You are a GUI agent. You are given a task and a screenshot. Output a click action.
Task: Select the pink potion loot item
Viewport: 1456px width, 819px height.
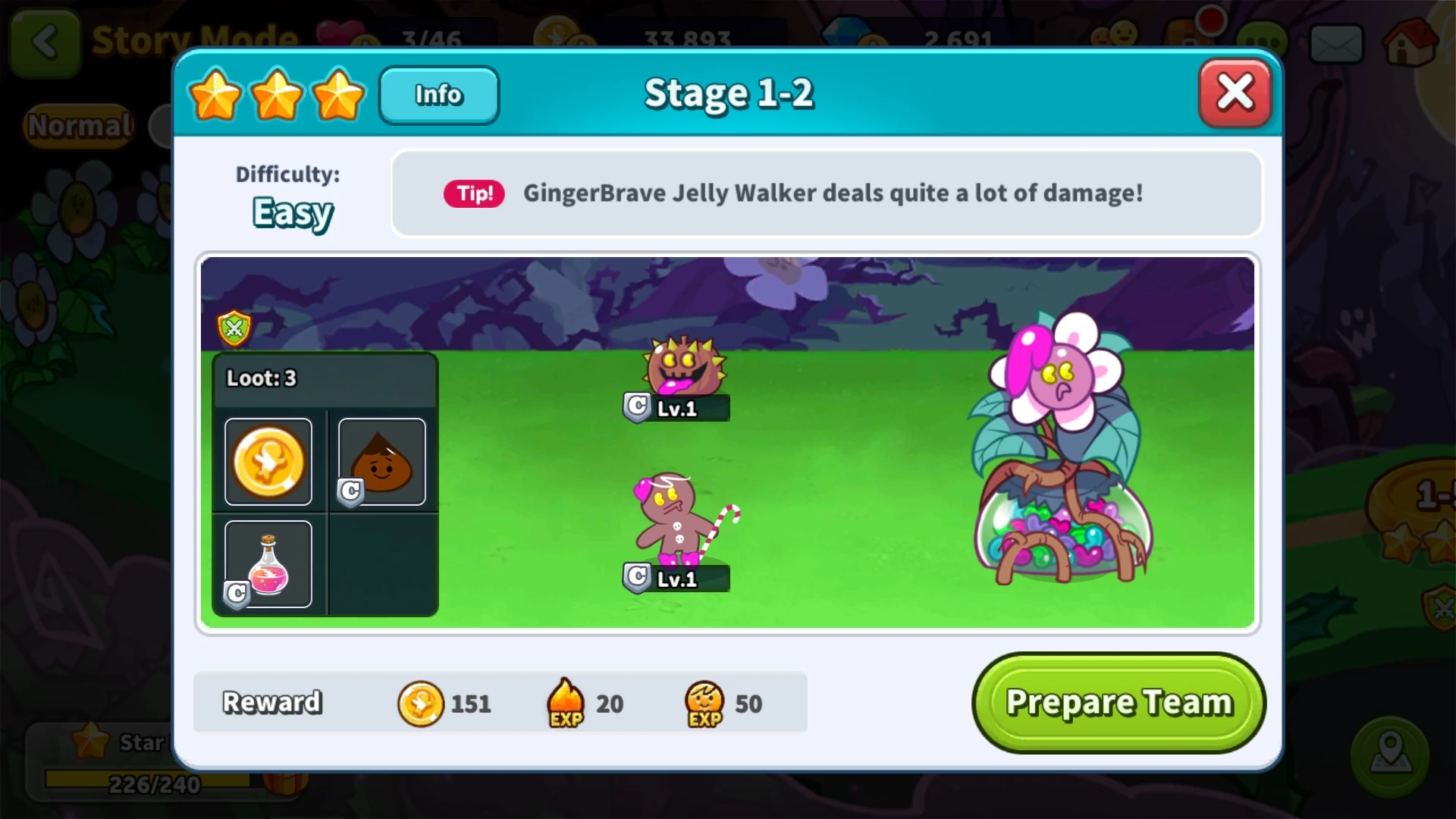pyautogui.click(x=267, y=563)
